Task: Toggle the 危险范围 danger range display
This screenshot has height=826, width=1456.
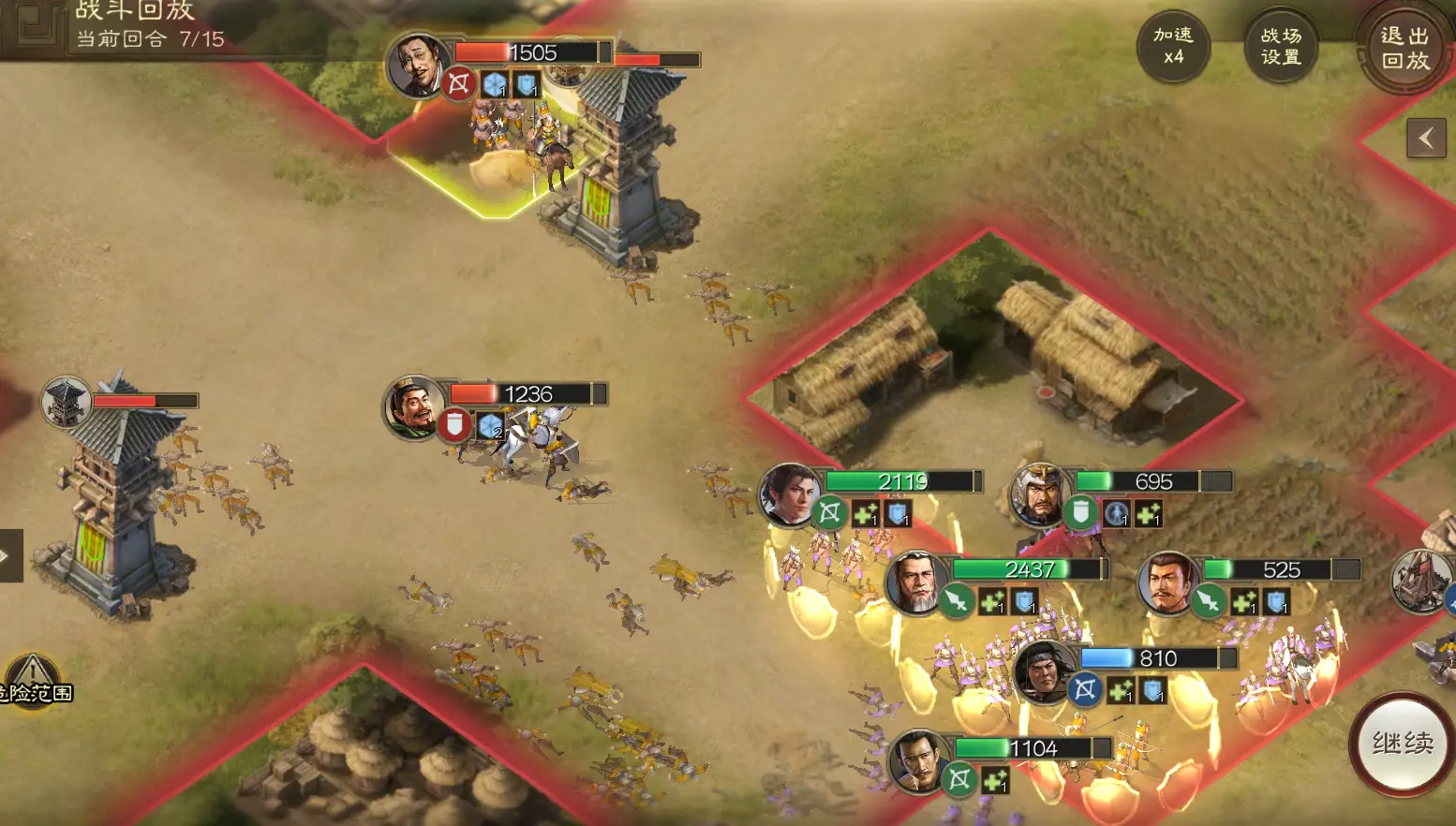Action: point(34,682)
